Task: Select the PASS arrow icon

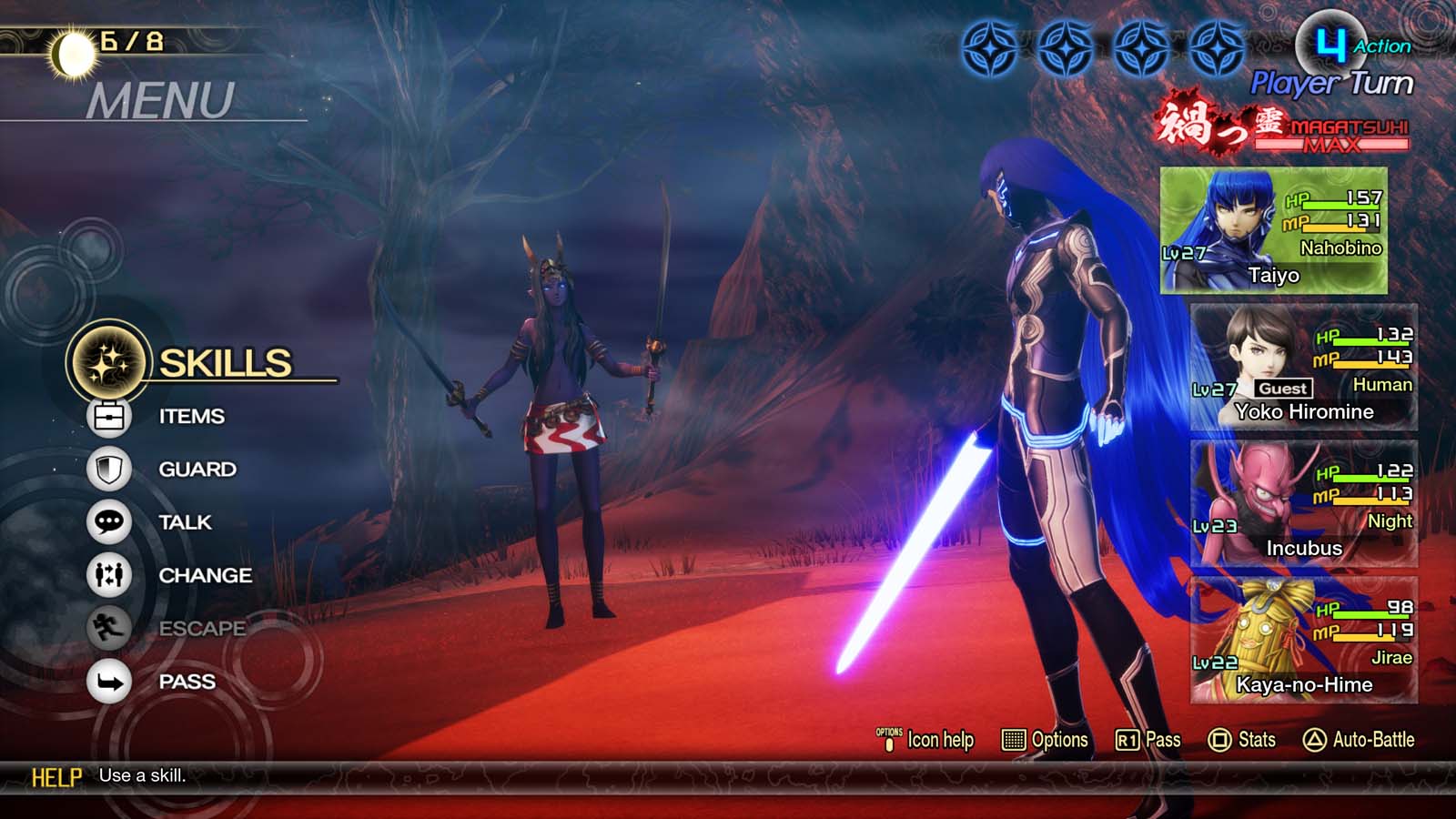Action: (x=111, y=681)
